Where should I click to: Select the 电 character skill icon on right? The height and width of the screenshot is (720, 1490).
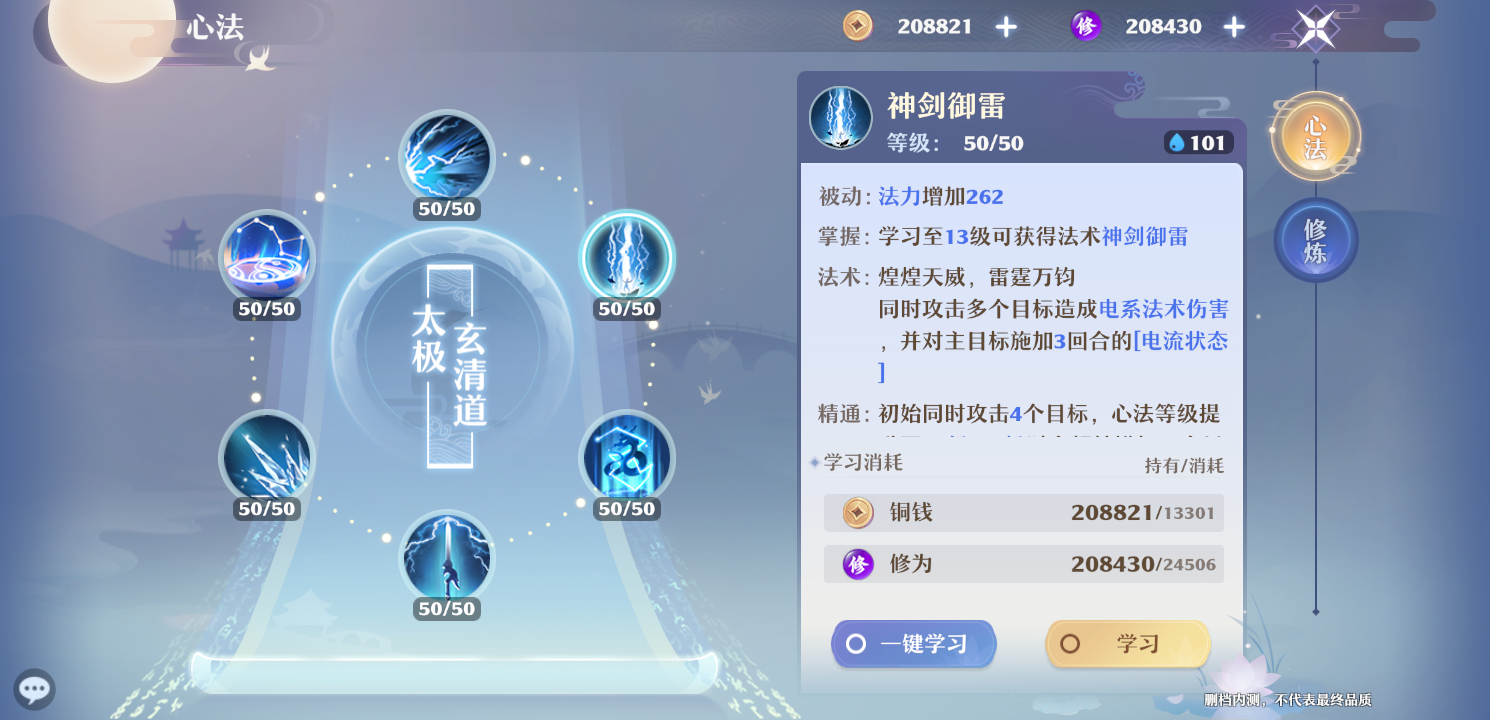[x=627, y=457]
